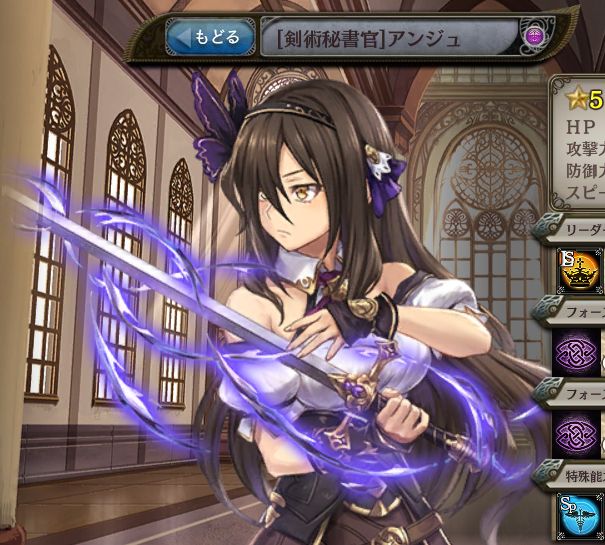Viewport: 605px width, 545px height.
Task: Go back with the もどる button
Action: pos(208,38)
